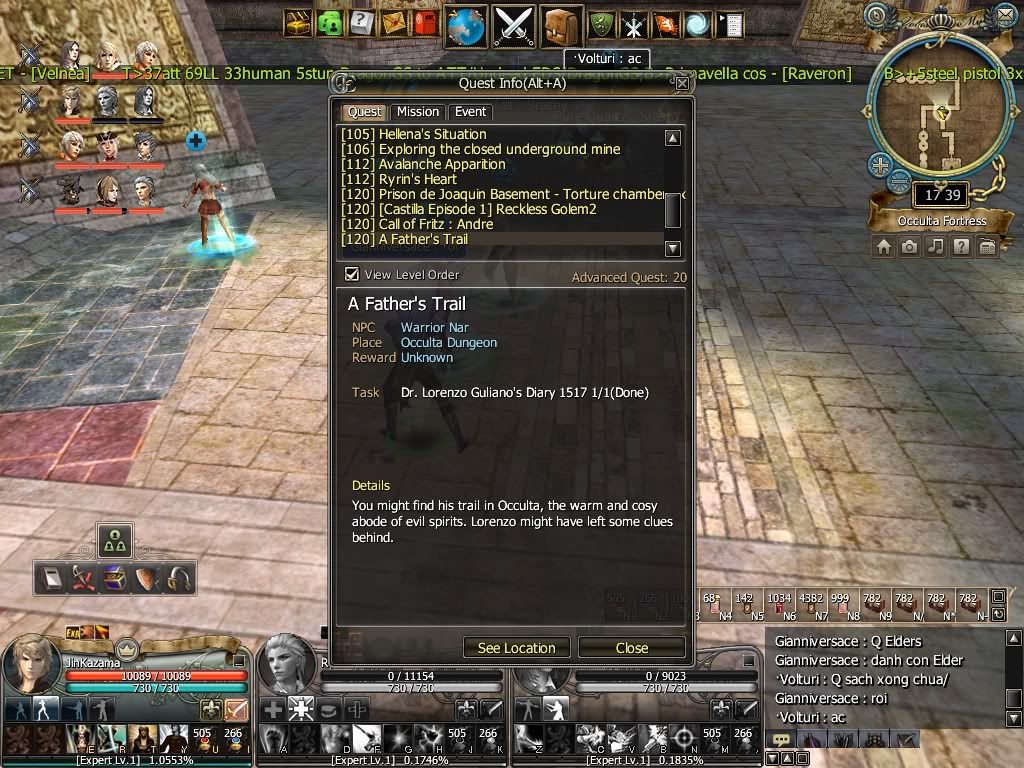Click the music note button under minimap
1024x768 pixels.
click(935, 247)
